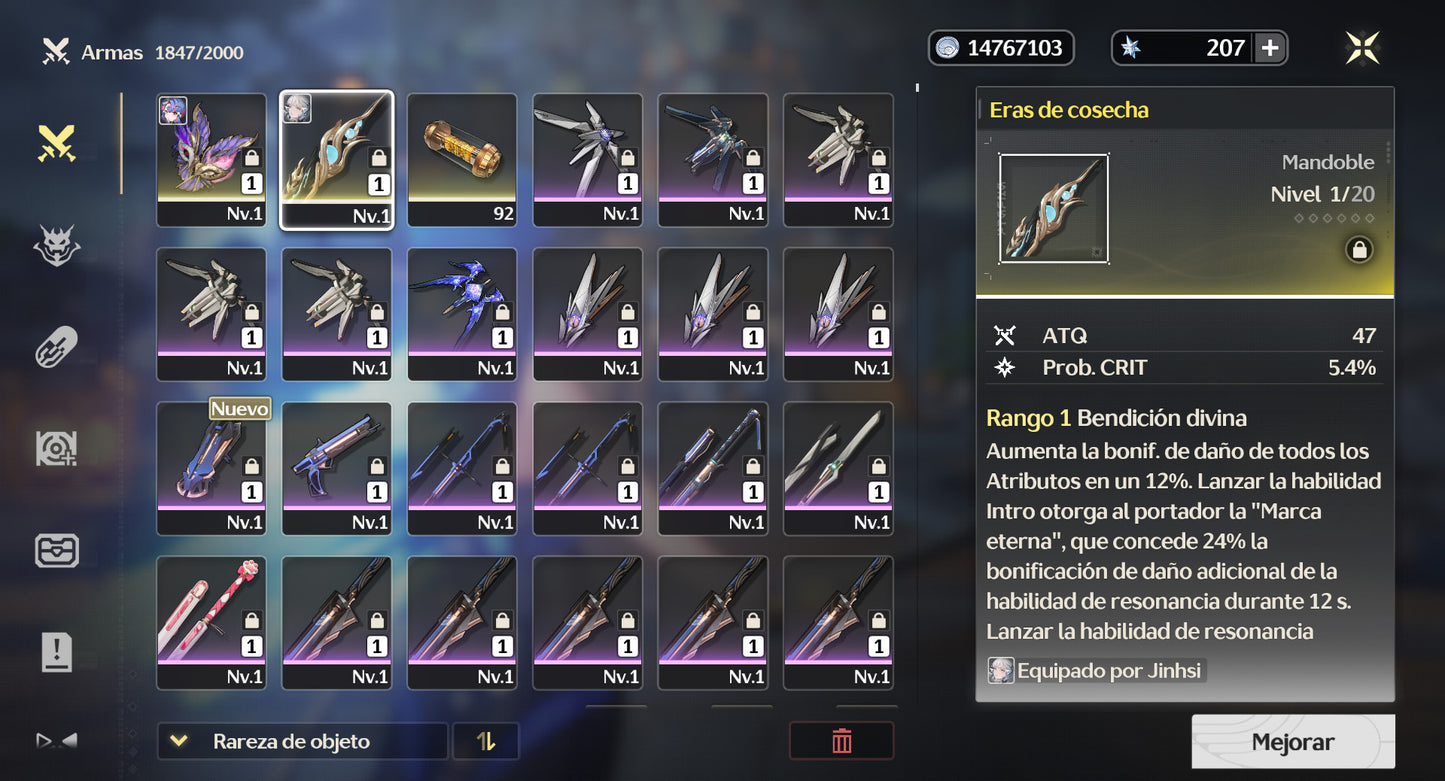Click the Mejorar button
This screenshot has width=1445, height=781.
point(1293,742)
